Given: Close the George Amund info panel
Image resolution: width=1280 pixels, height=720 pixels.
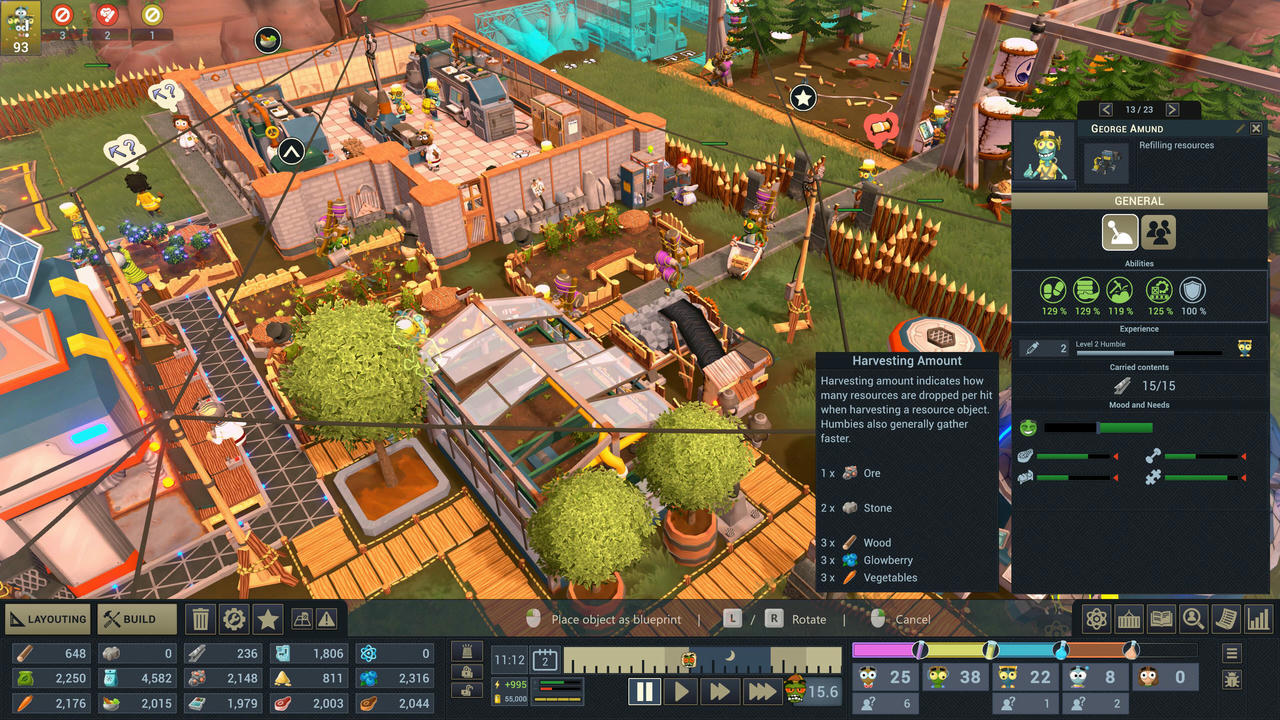Looking at the screenshot, I should (1257, 129).
